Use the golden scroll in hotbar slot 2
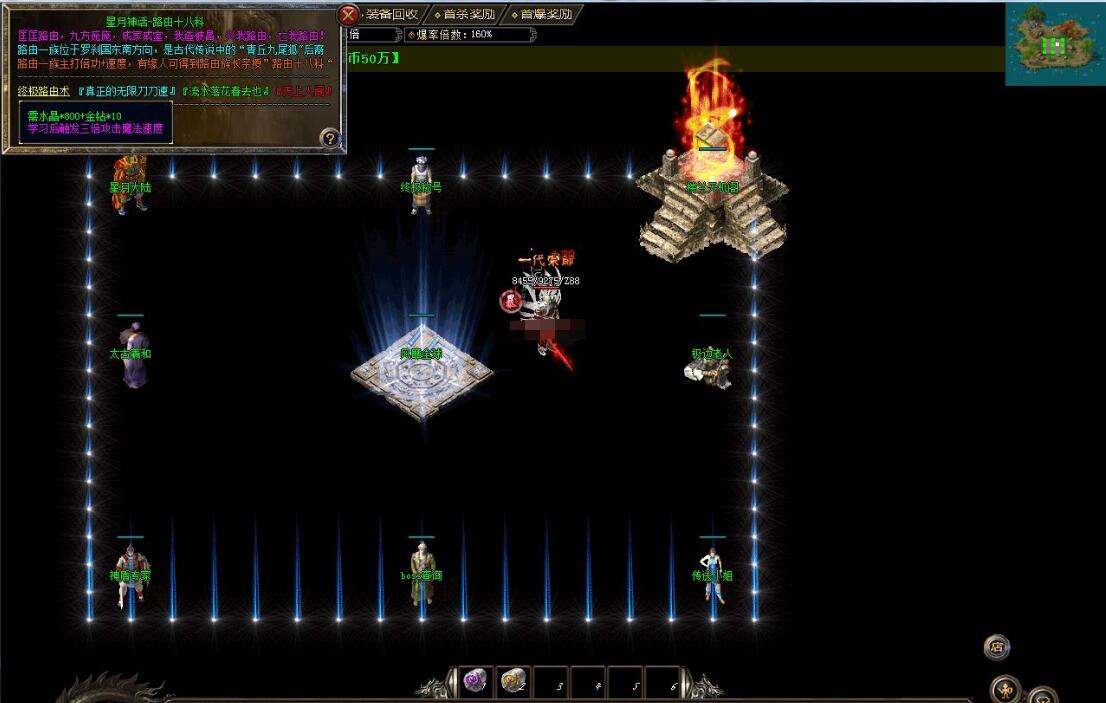Image resolution: width=1106 pixels, height=703 pixels. point(513,682)
